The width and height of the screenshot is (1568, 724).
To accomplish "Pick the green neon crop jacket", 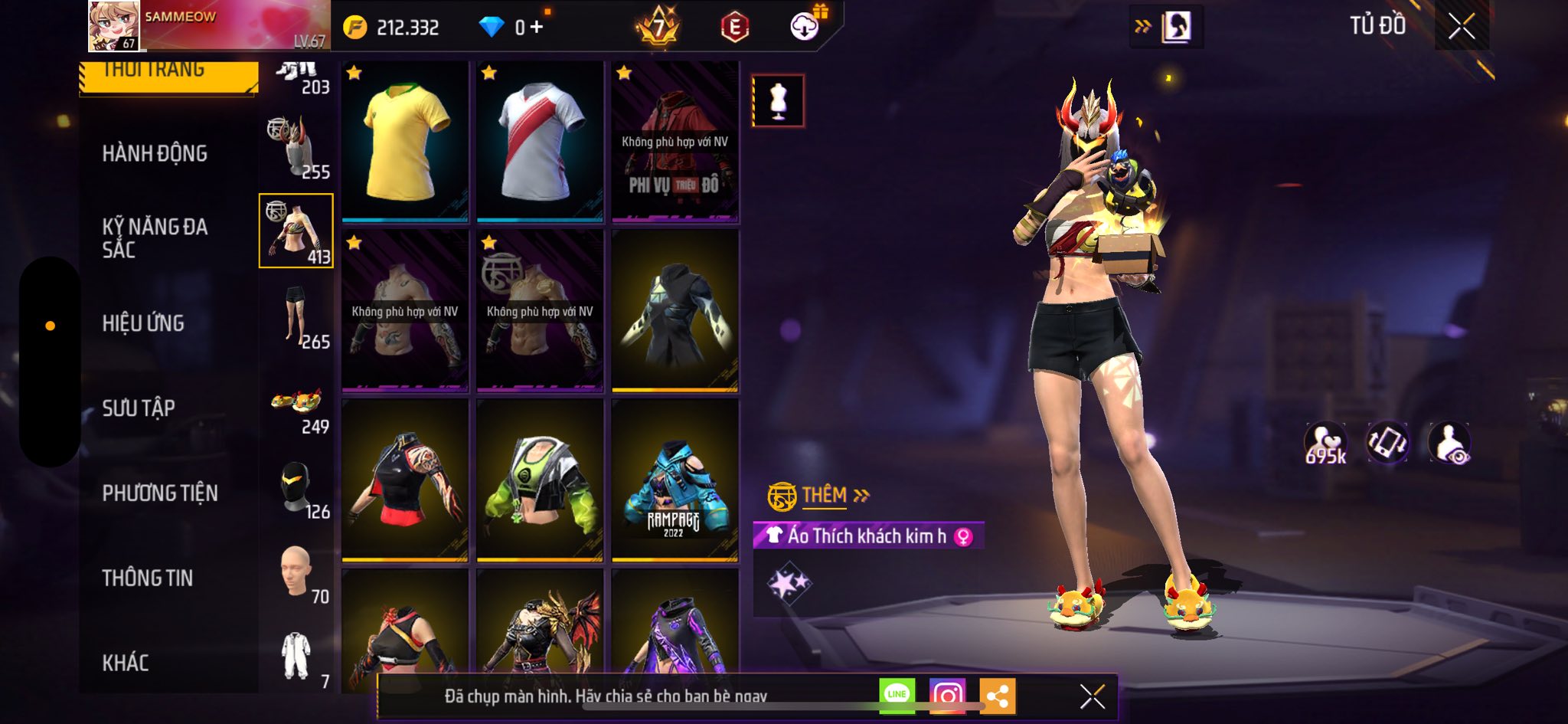I will tap(540, 480).
